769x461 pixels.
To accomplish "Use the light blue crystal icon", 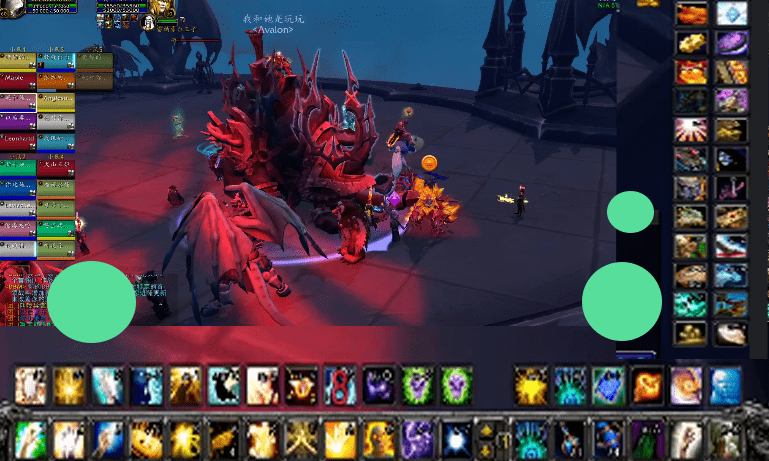I will [x=732, y=14].
